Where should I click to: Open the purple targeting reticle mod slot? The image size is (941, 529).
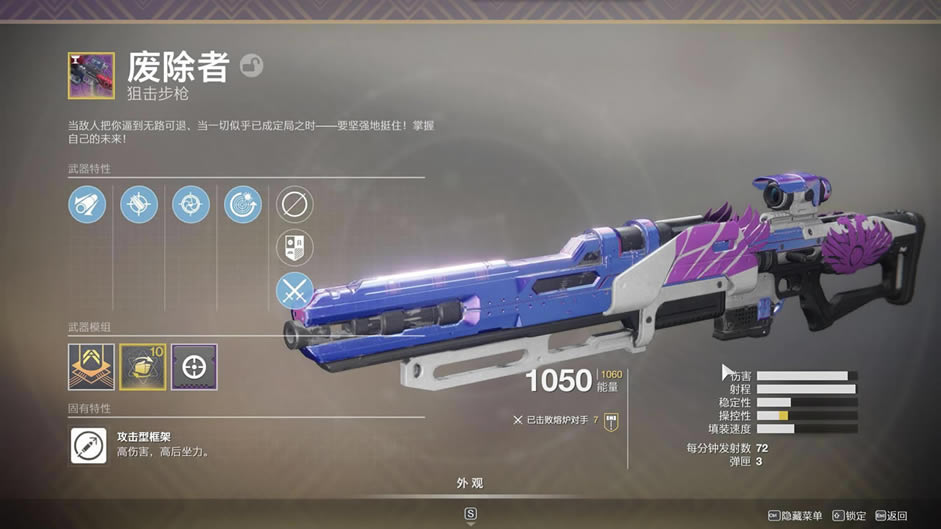194,366
